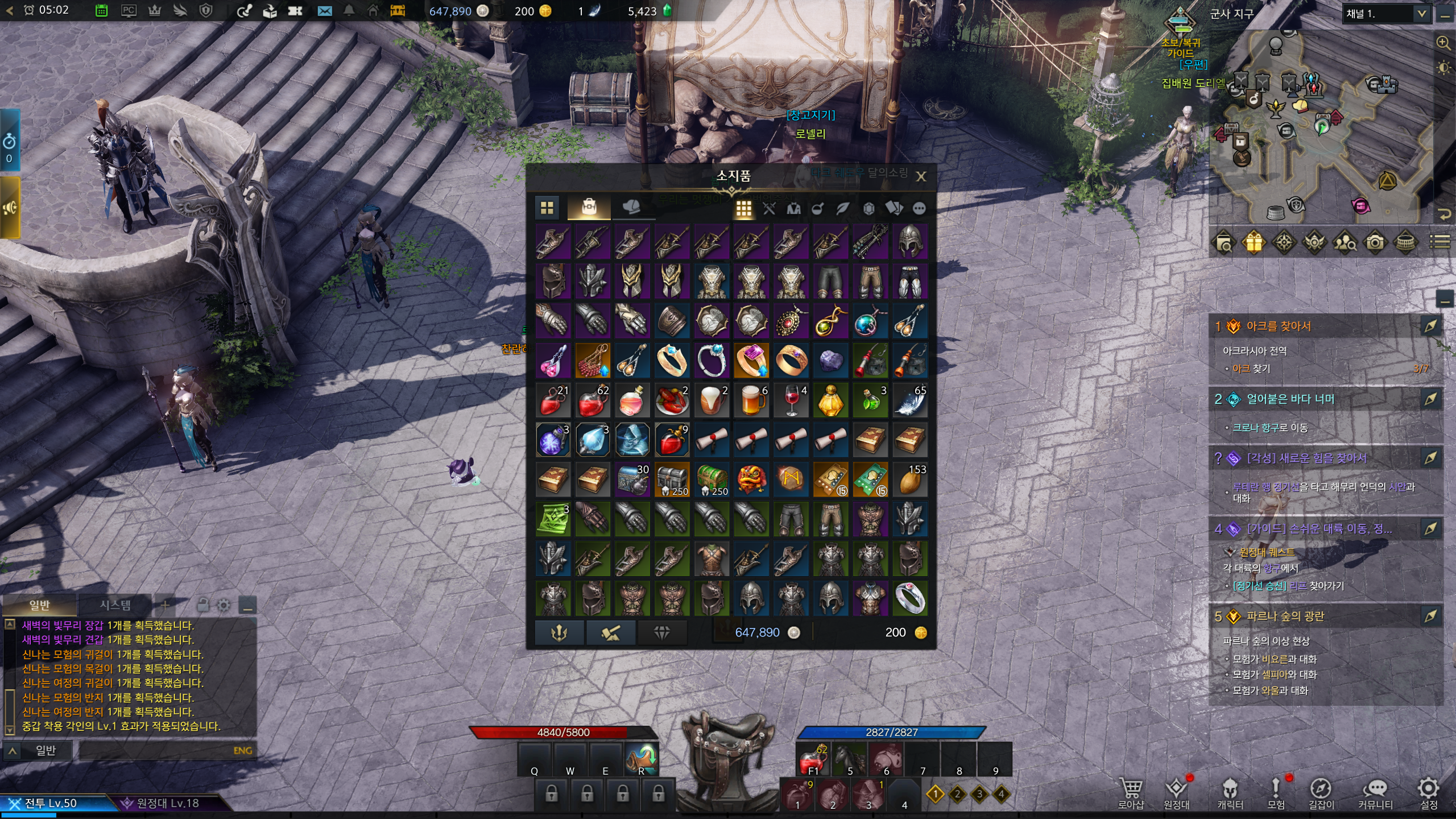Select the red wine glass item
Screen dimensions: 1456x819
point(791,400)
